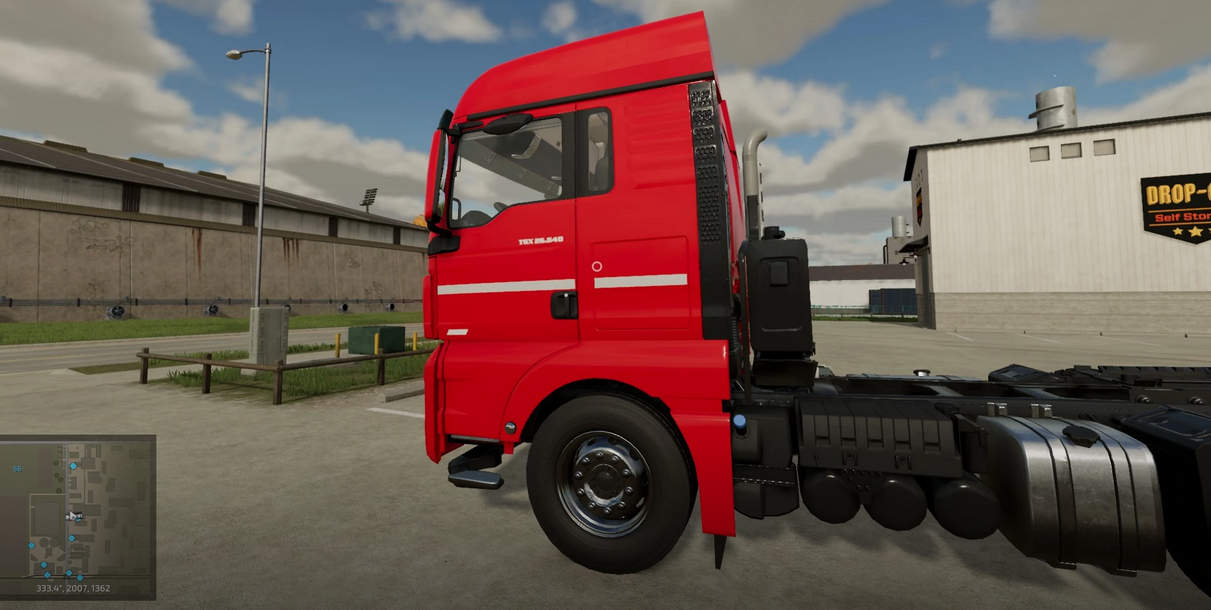Select the blue grid marker on minimap
Viewport: 1211px width, 610px height.
tap(18, 468)
